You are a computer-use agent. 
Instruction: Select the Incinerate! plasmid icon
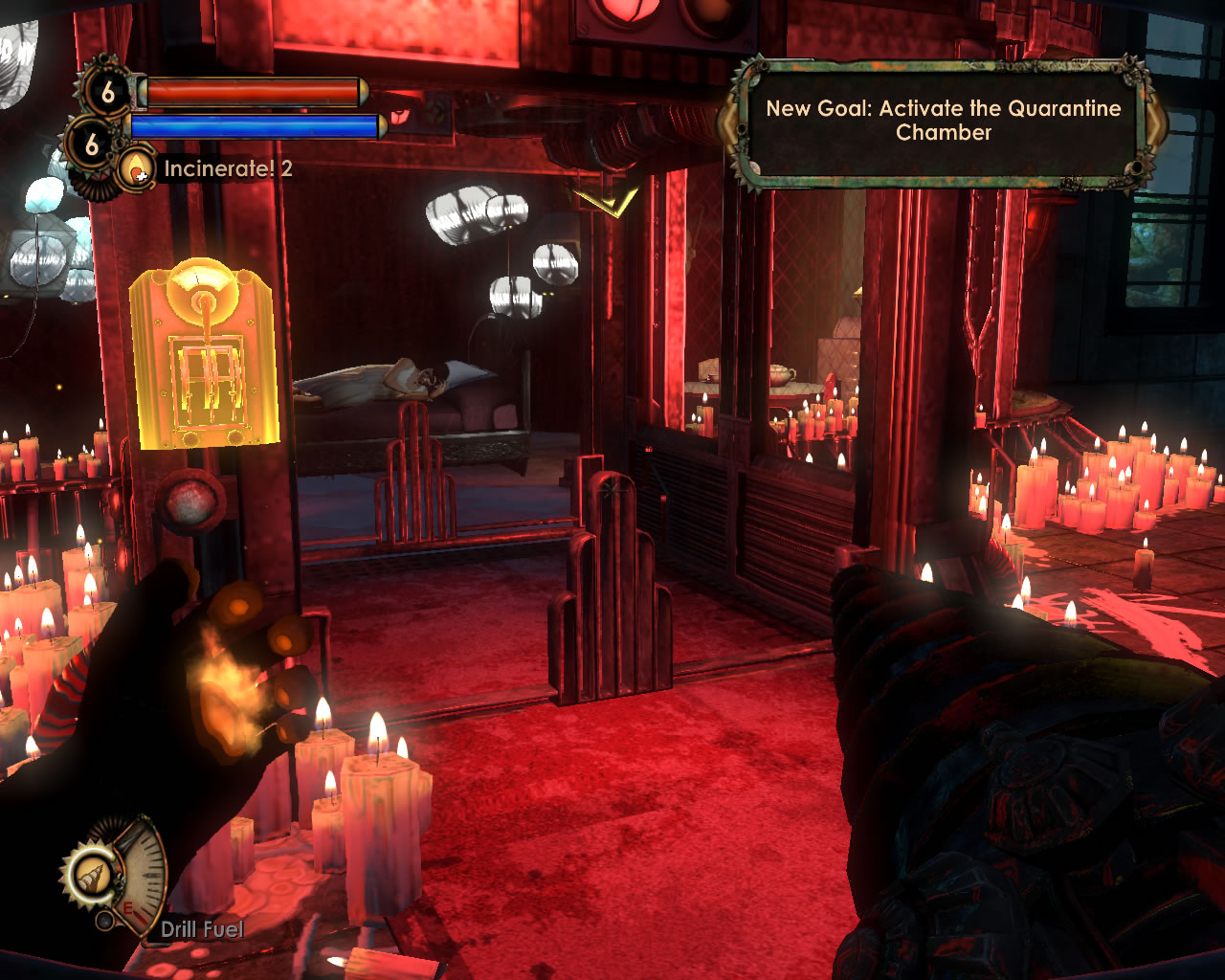(137, 169)
